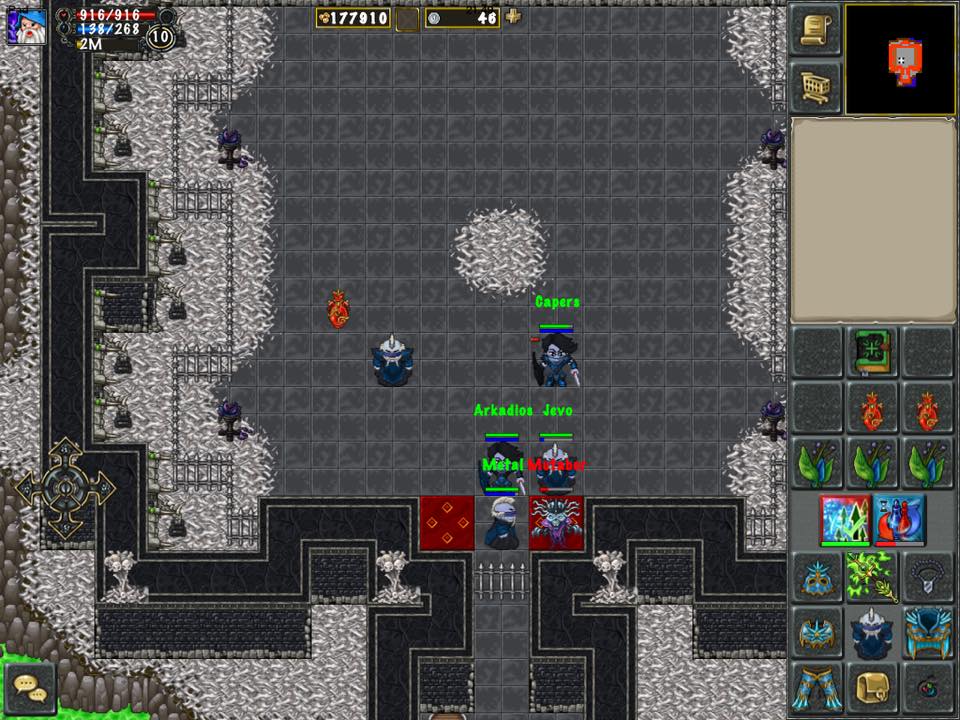This screenshot has height=720, width=960.
Task: Open the chat speech bubble button
Action: click(x=29, y=688)
